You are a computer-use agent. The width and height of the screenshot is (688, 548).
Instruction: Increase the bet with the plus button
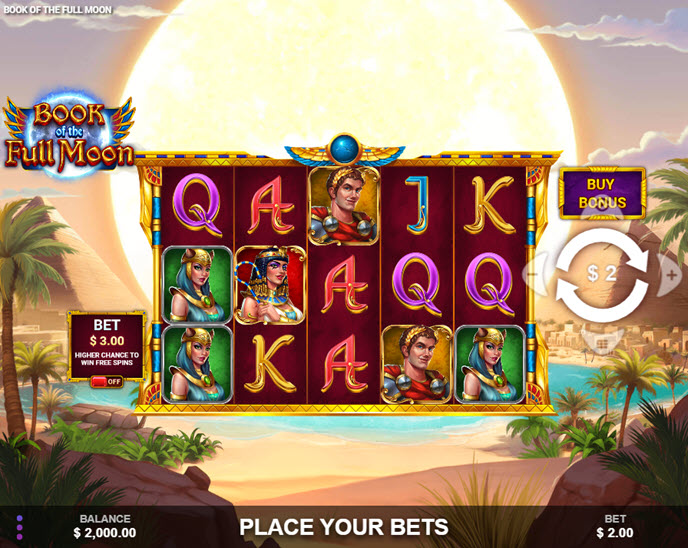[671, 273]
